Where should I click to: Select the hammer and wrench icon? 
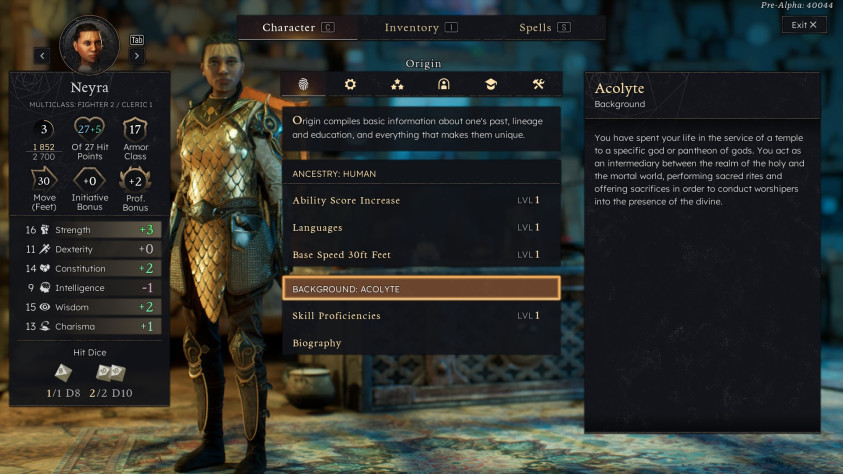tap(538, 85)
